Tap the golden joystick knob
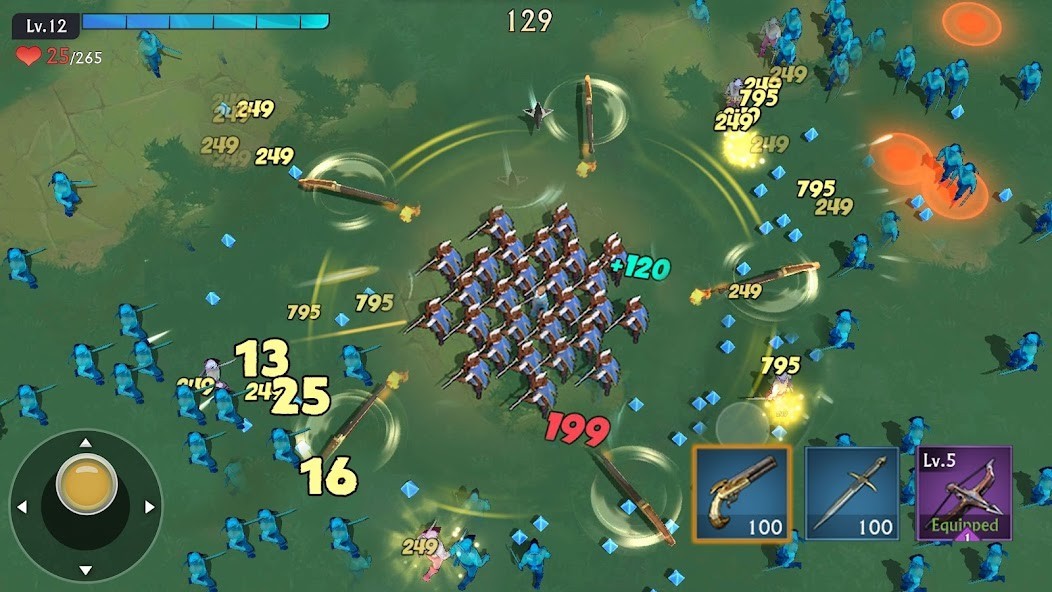This screenshot has height=592, width=1052. [x=86, y=483]
